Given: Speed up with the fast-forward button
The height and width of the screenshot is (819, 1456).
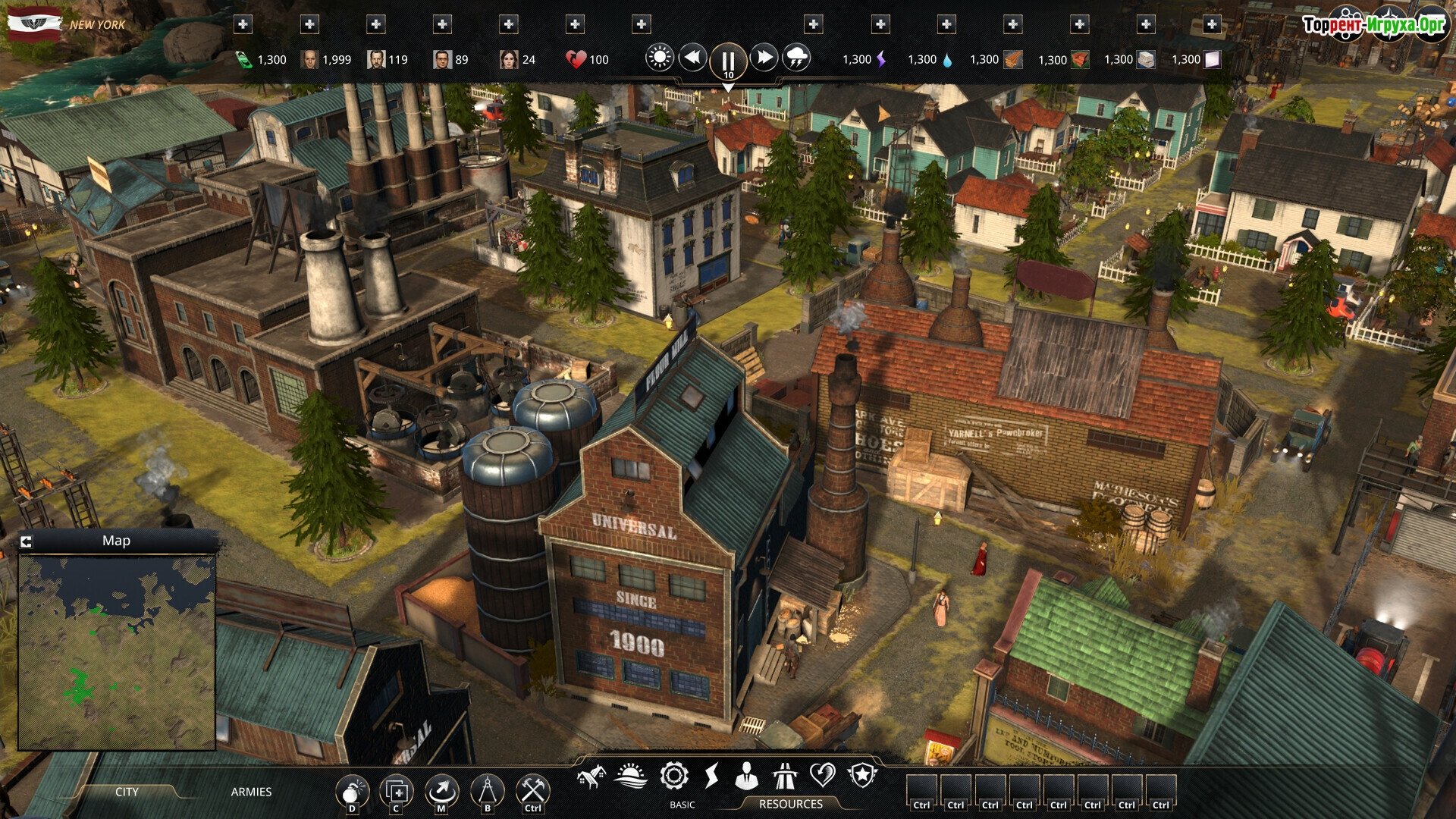Looking at the screenshot, I should 764,58.
